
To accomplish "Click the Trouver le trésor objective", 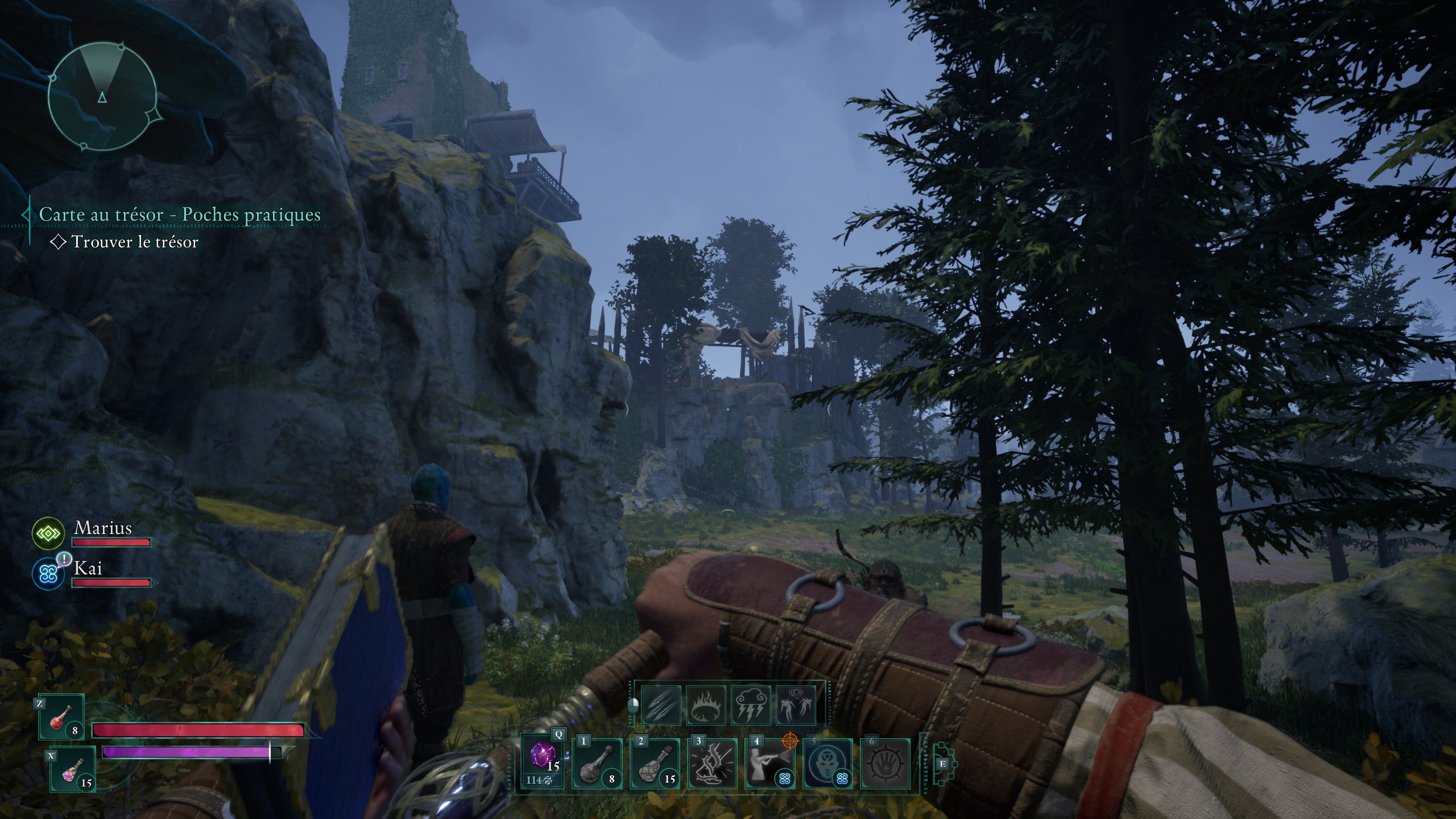I will [134, 242].
